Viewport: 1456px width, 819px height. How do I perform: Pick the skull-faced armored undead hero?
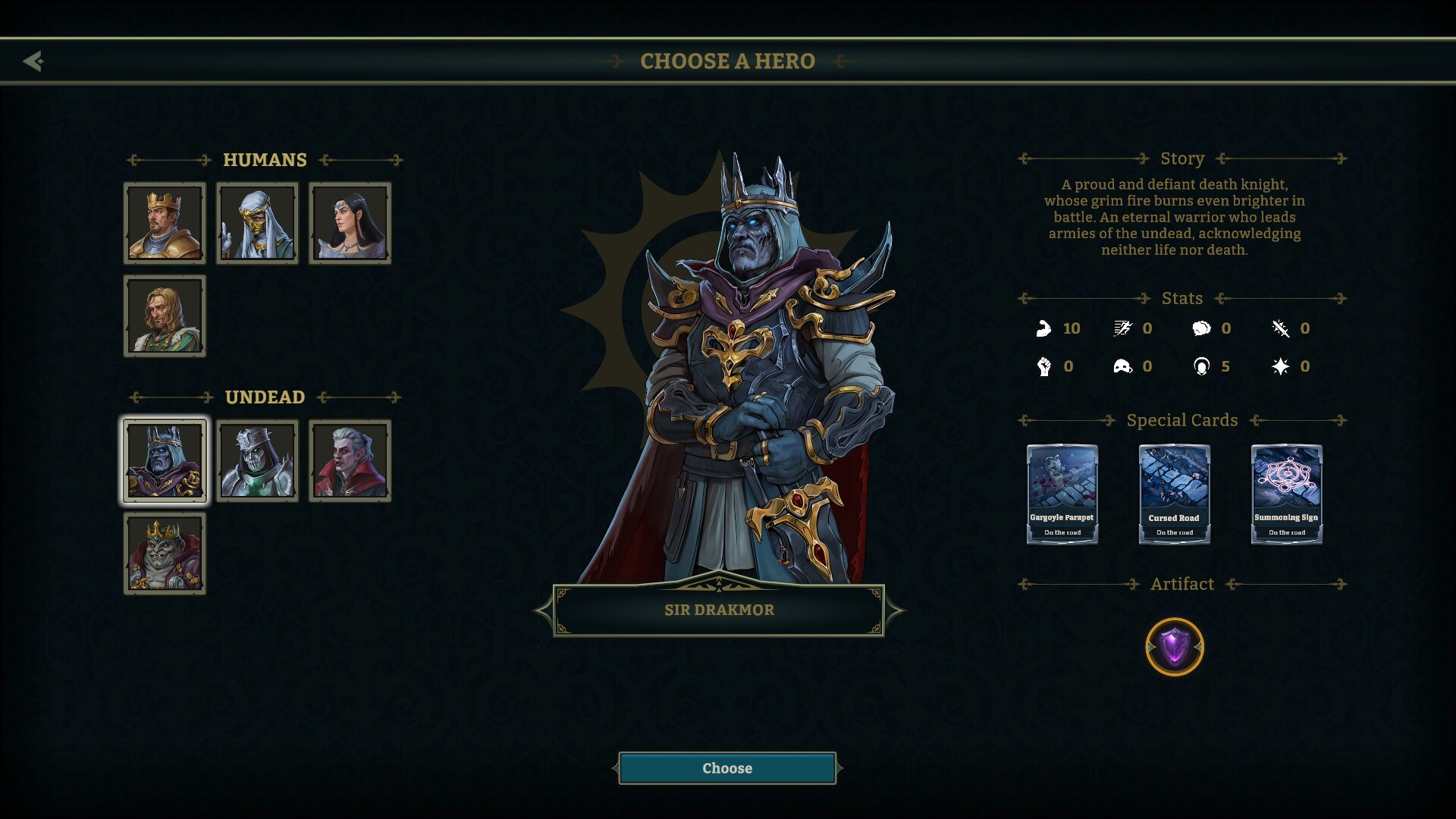tap(257, 460)
